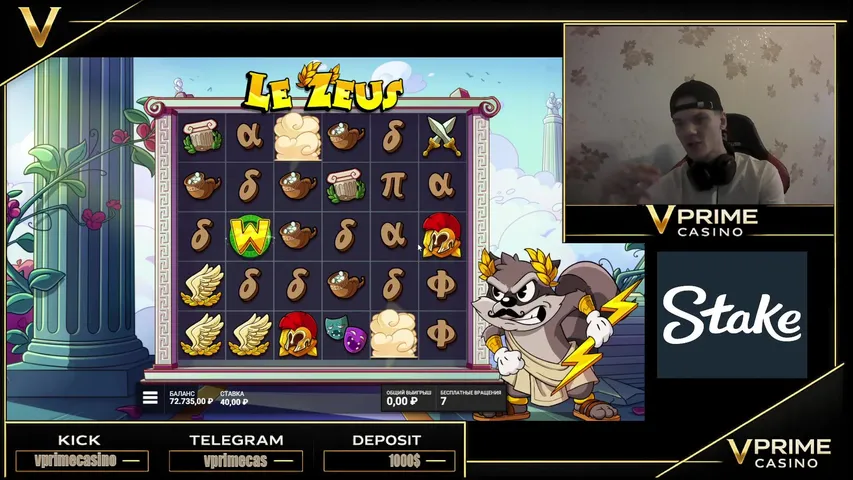
Task: Open the slot's hamburger menu
Action: pos(150,397)
